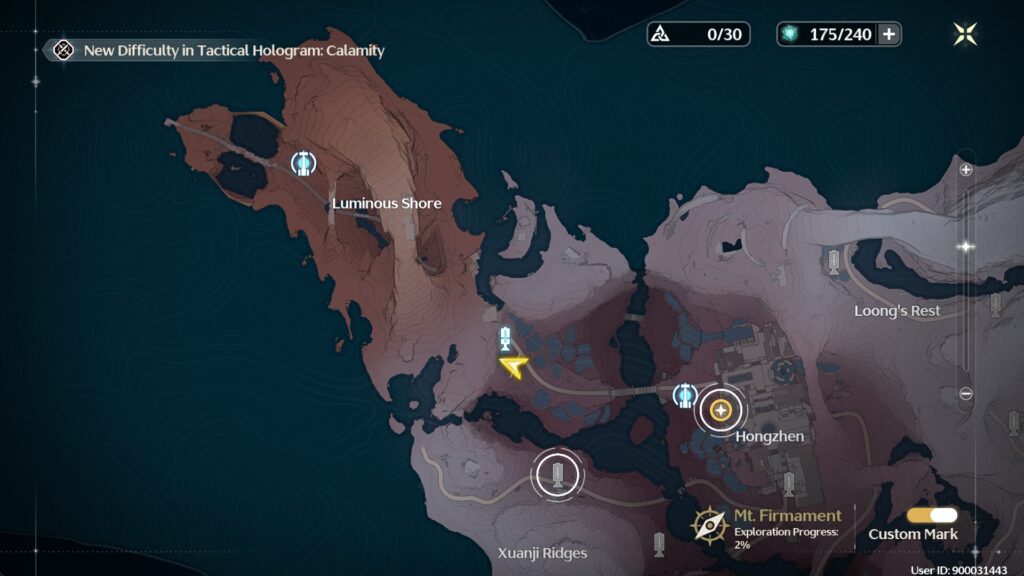
Task: Select the Luminous Shore Resonance Nexus marker
Action: [303, 162]
